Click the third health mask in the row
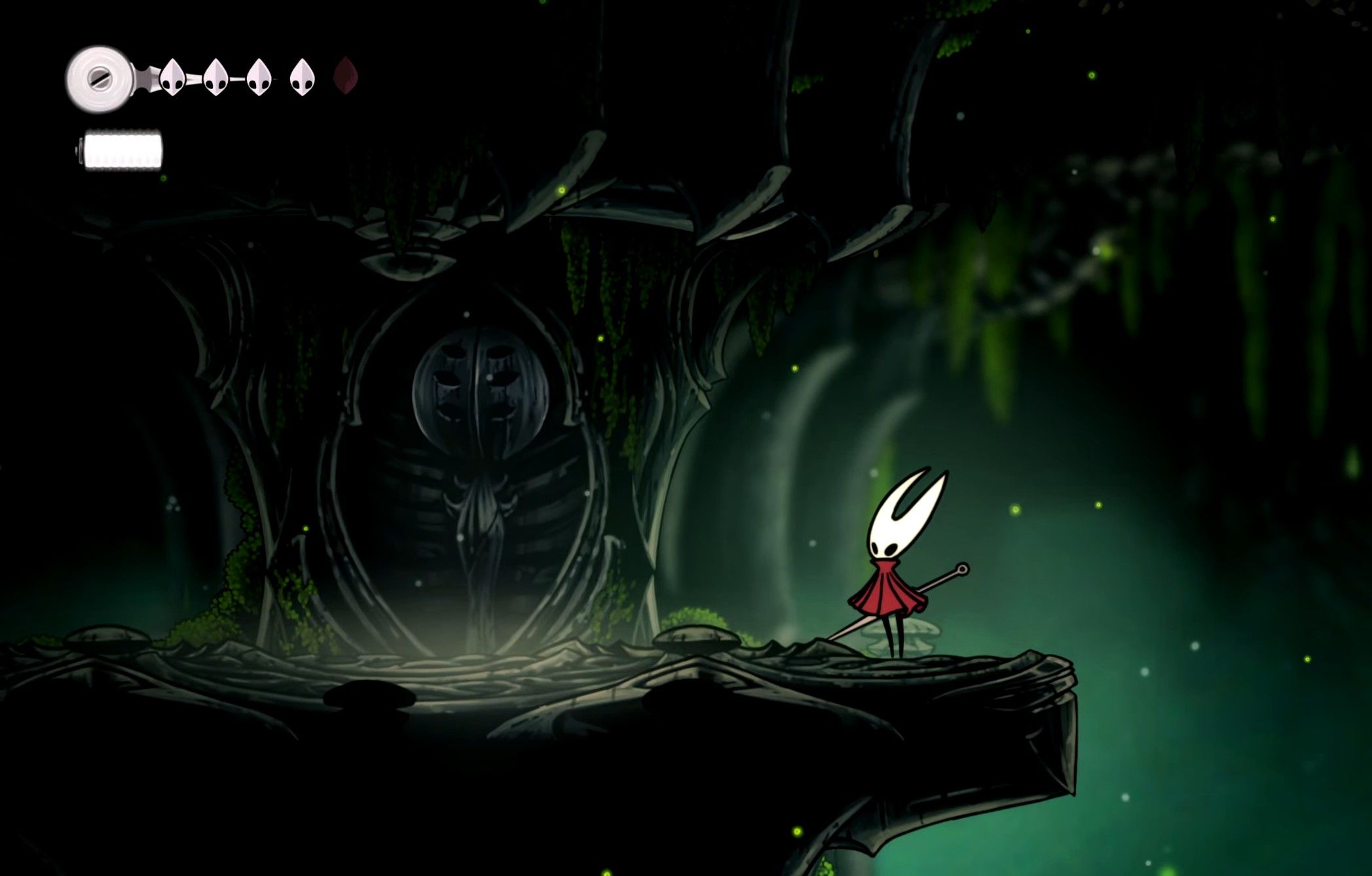 coord(258,79)
